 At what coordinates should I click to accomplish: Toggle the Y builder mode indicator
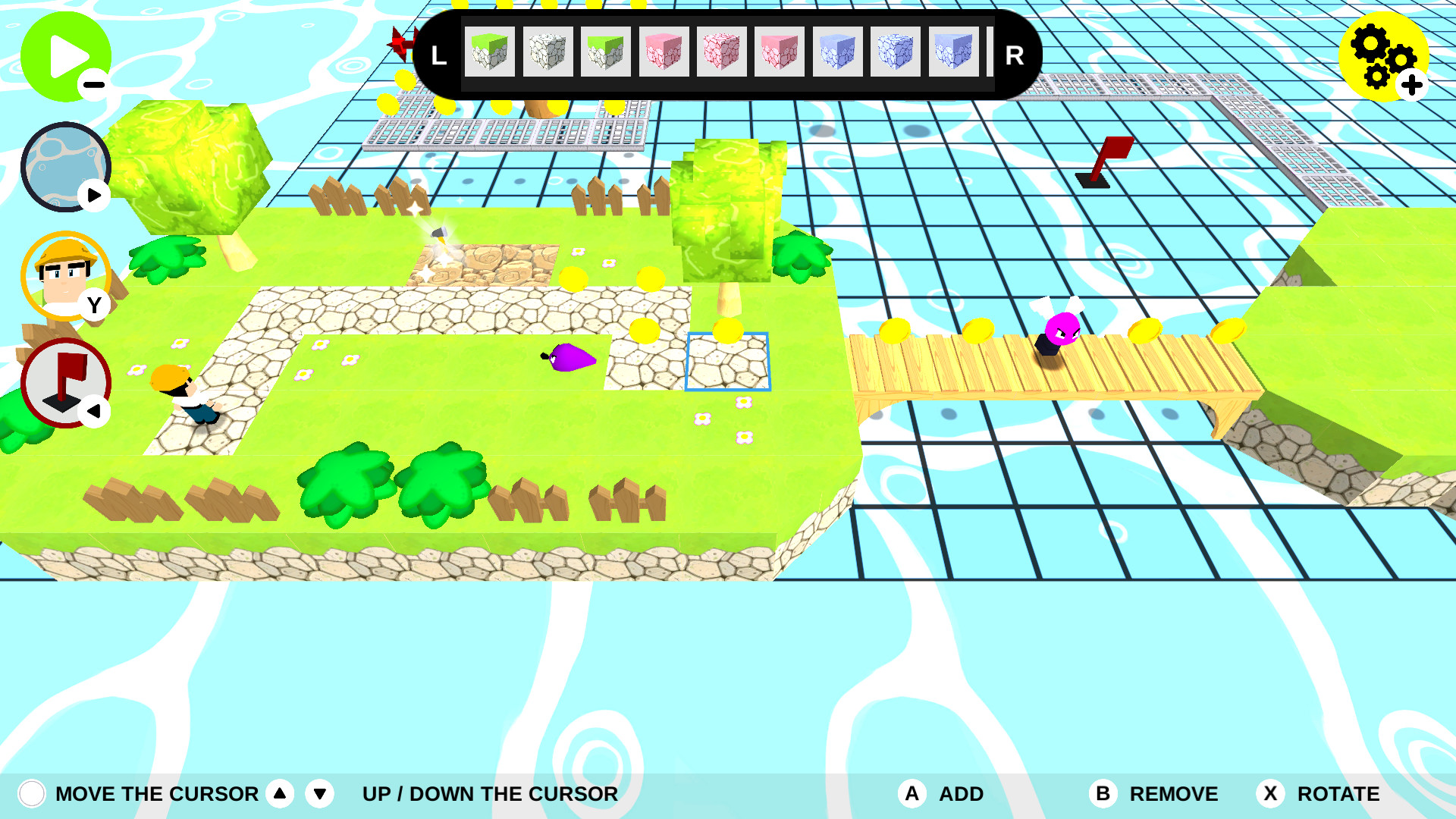click(94, 306)
